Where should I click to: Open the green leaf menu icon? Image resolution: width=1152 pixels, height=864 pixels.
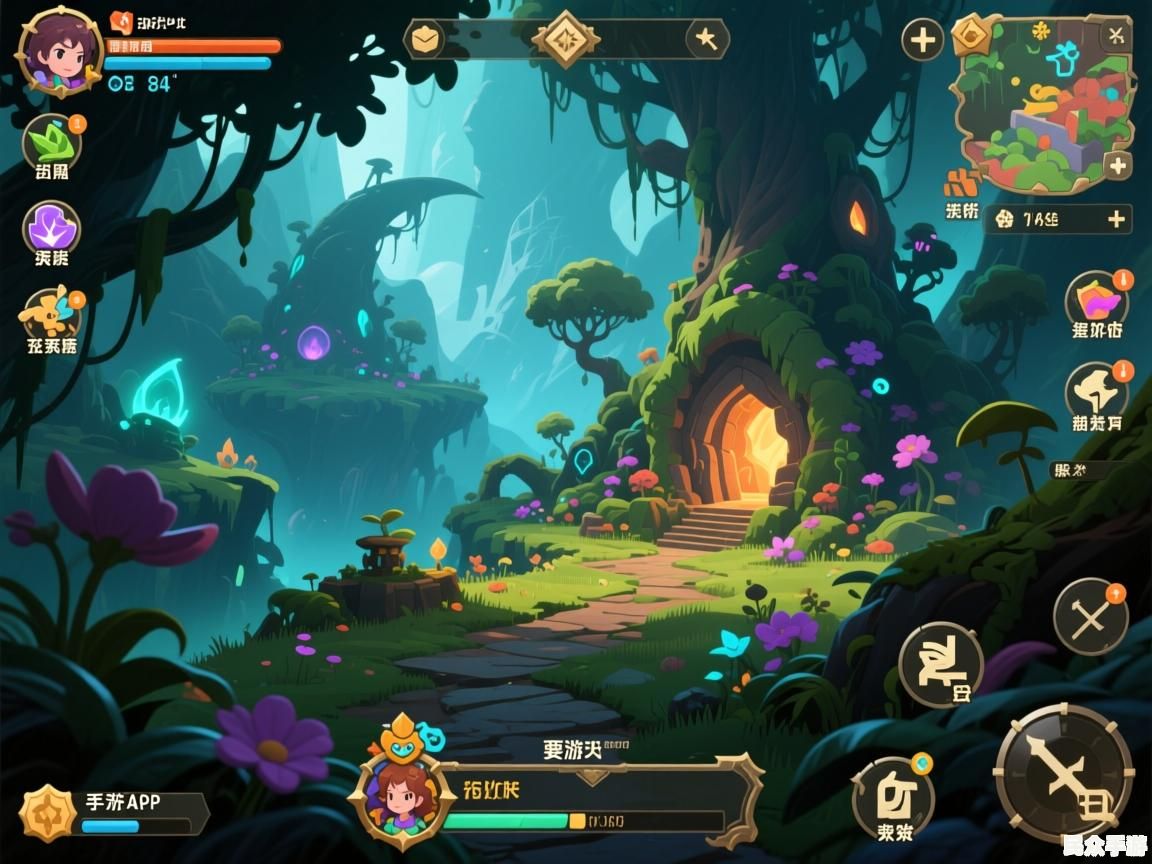[51, 144]
